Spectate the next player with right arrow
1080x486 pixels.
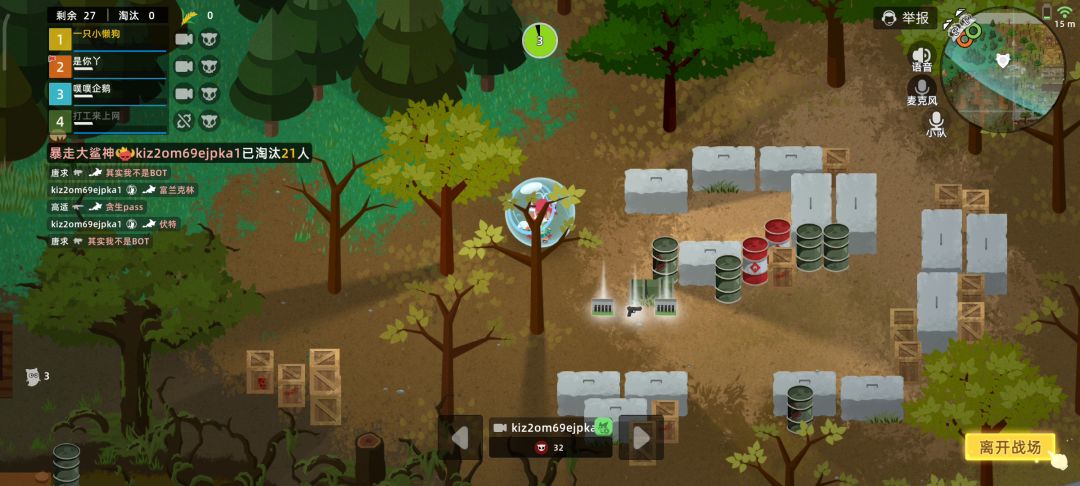click(641, 437)
